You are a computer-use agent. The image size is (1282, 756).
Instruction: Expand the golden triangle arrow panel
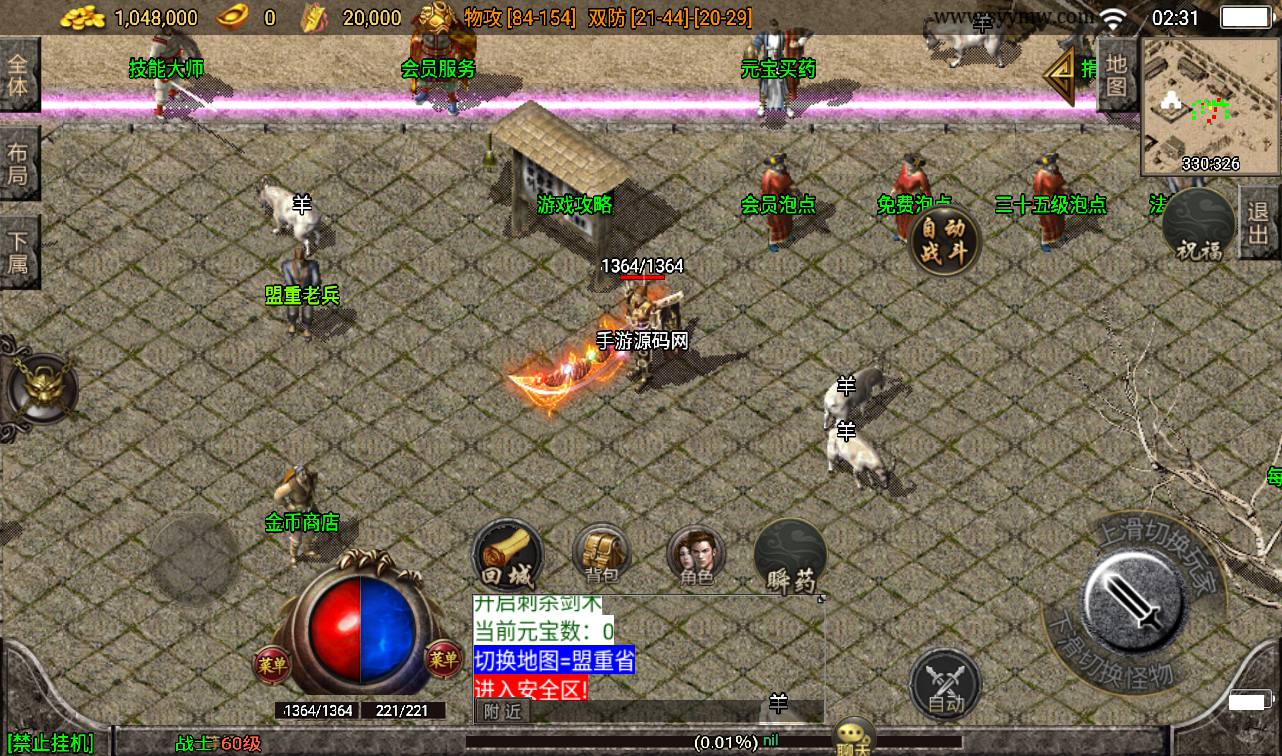1058,73
